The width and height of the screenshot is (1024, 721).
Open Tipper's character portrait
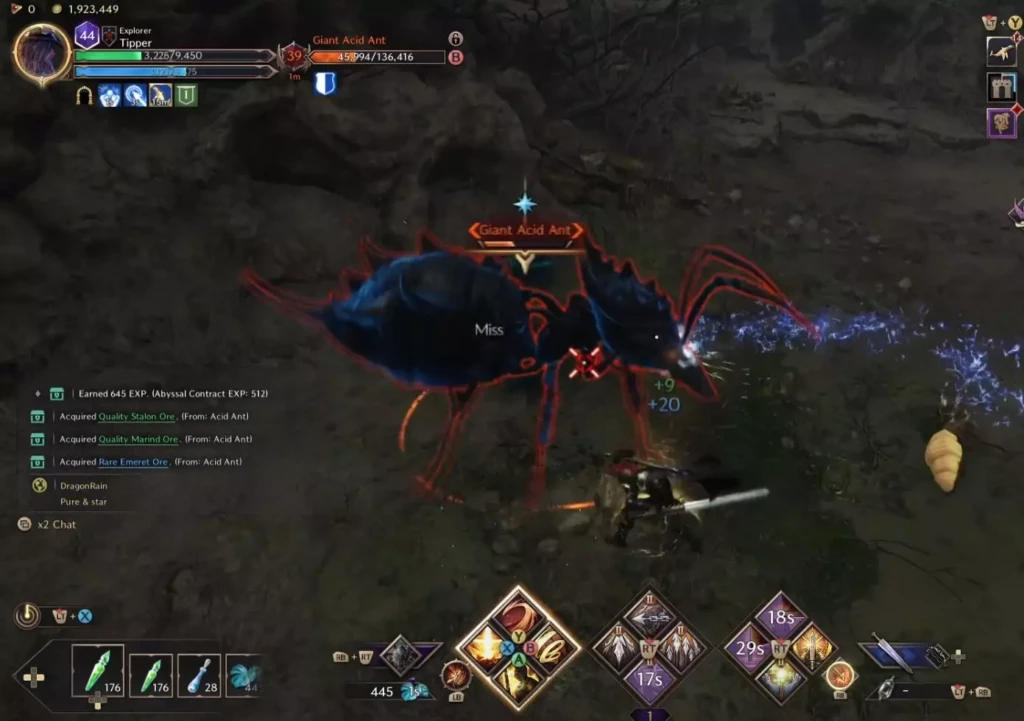pos(42,54)
